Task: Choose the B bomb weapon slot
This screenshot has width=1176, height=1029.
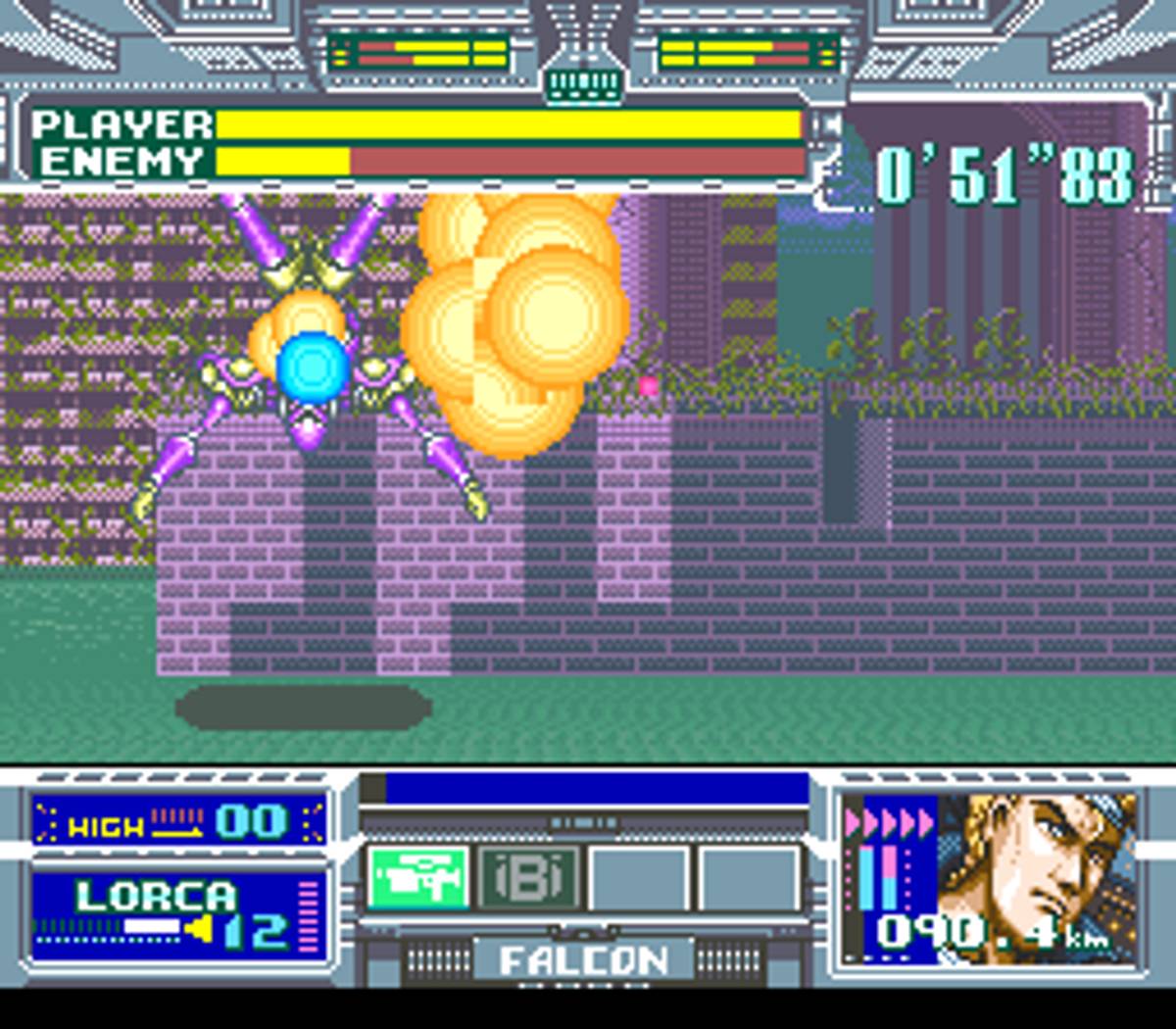Action: (x=528, y=877)
